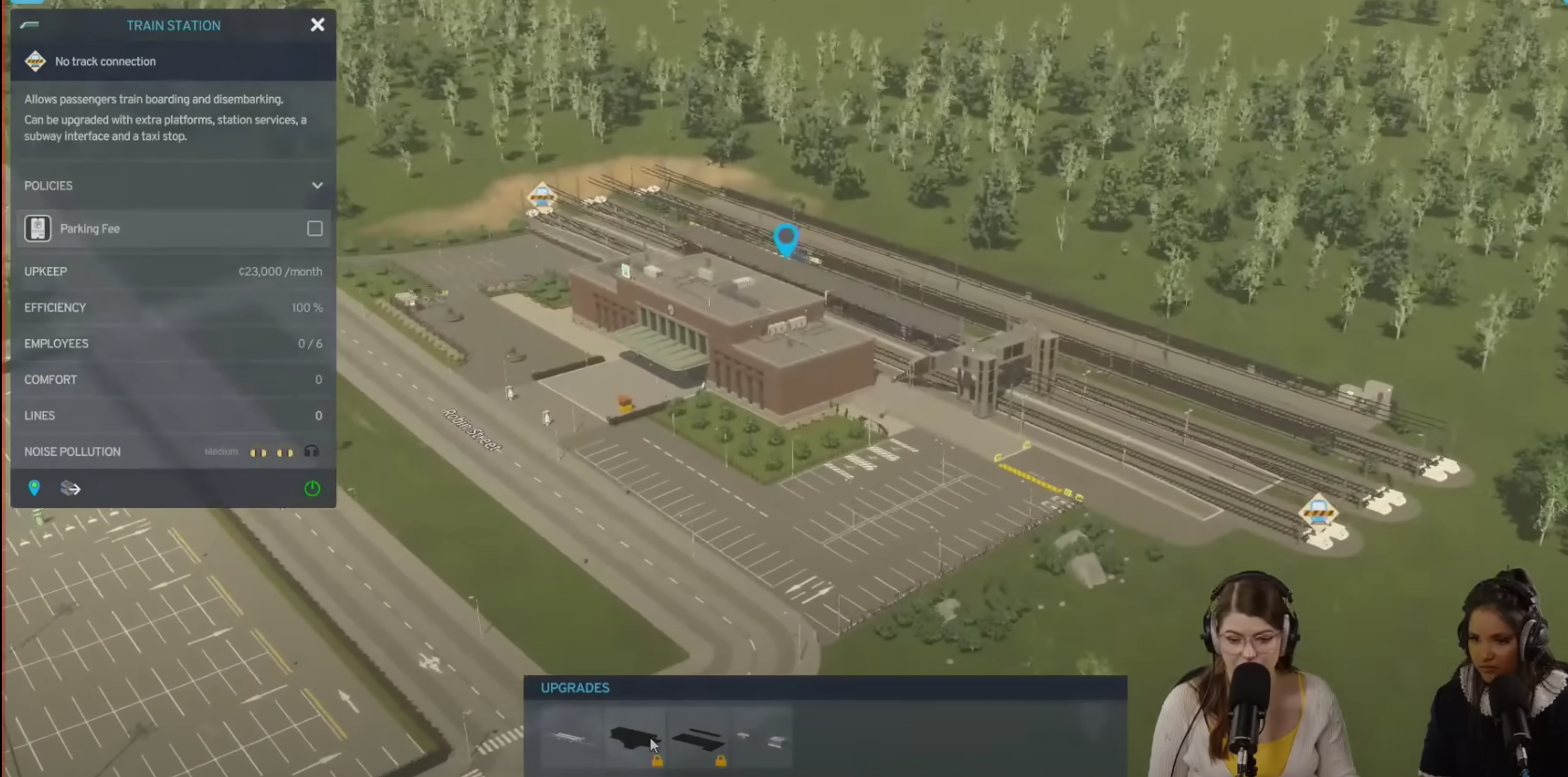Click the relocate building icon
This screenshot has height=777, width=1568.
point(70,487)
